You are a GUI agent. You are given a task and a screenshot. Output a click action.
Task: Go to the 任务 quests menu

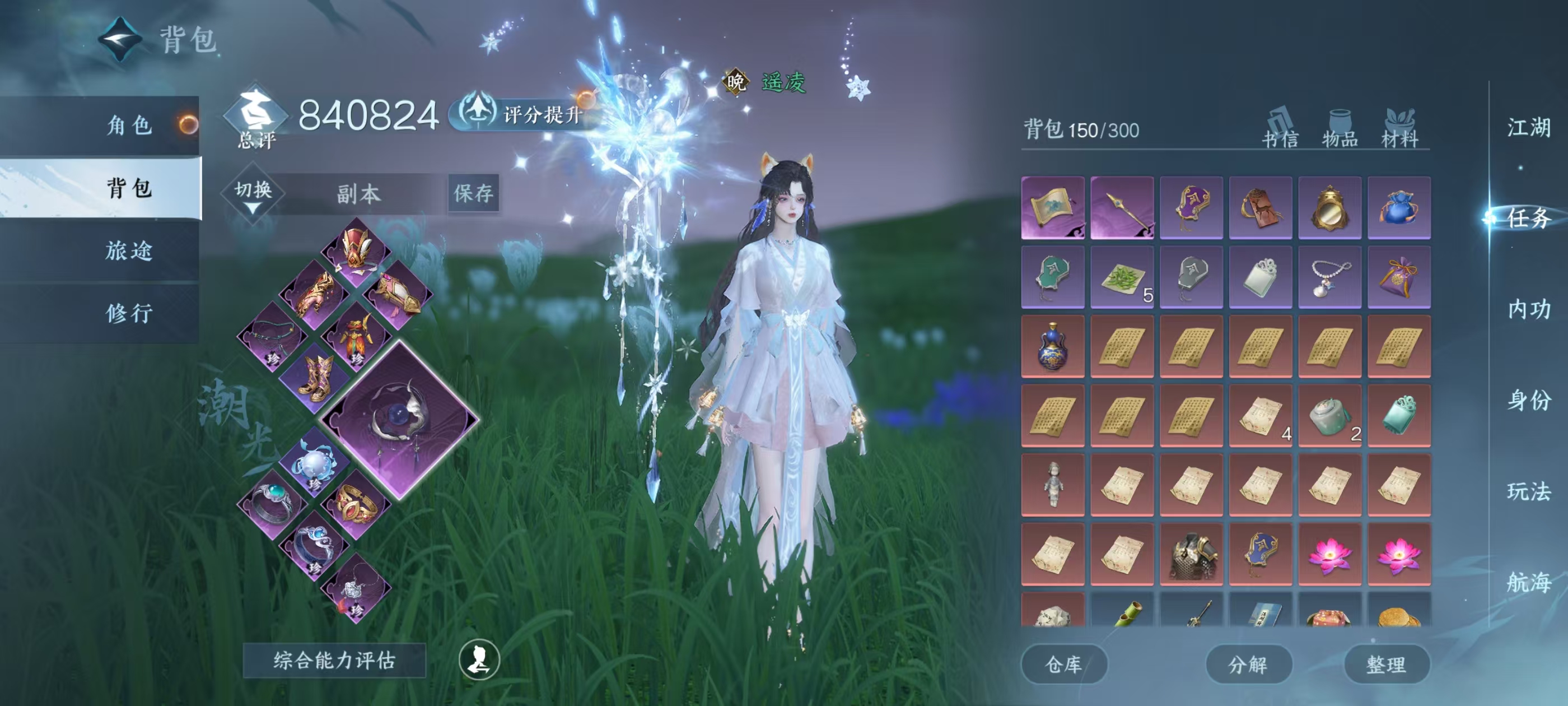tap(1528, 217)
